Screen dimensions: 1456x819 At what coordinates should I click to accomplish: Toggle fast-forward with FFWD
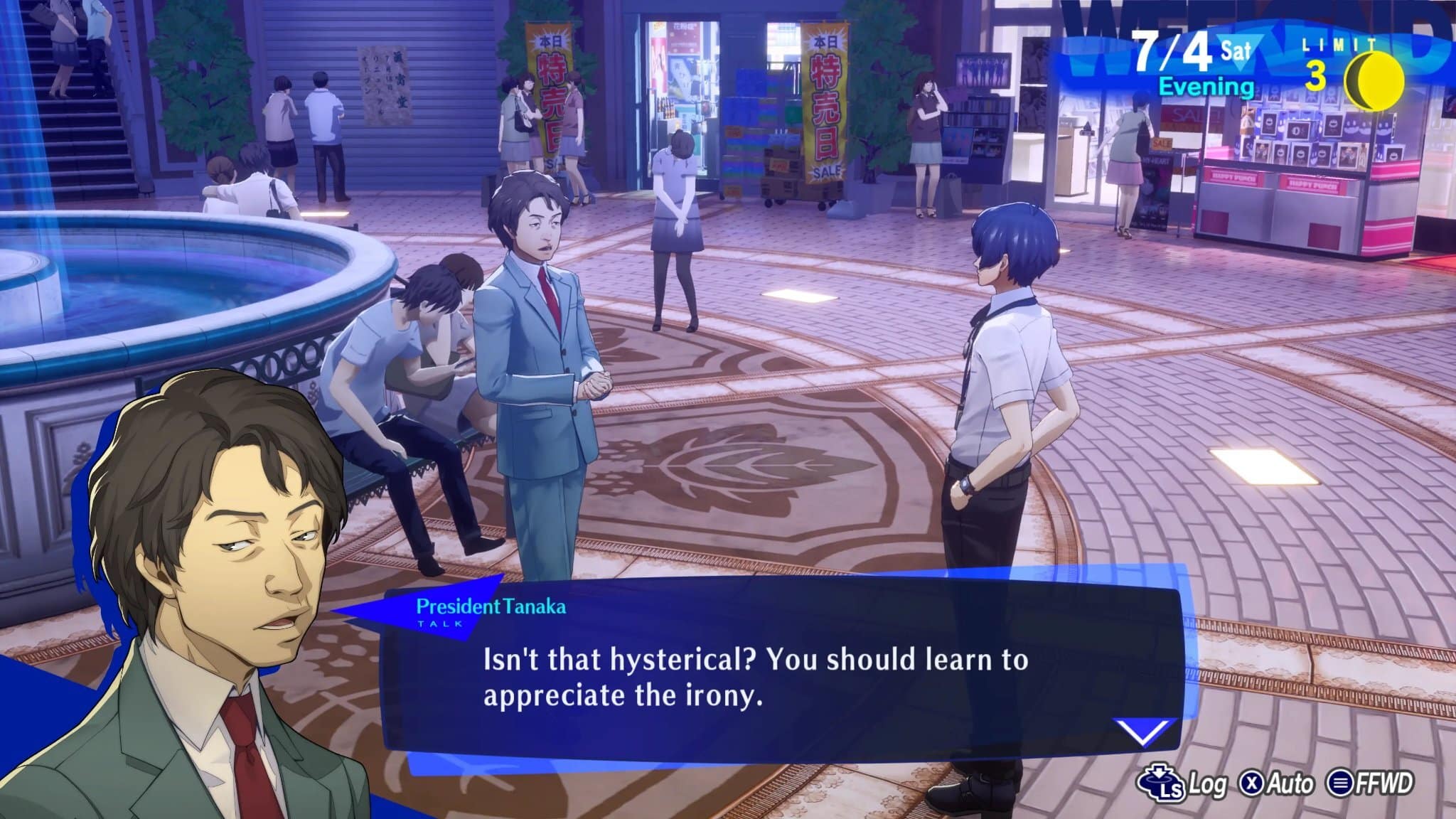coord(1365,783)
